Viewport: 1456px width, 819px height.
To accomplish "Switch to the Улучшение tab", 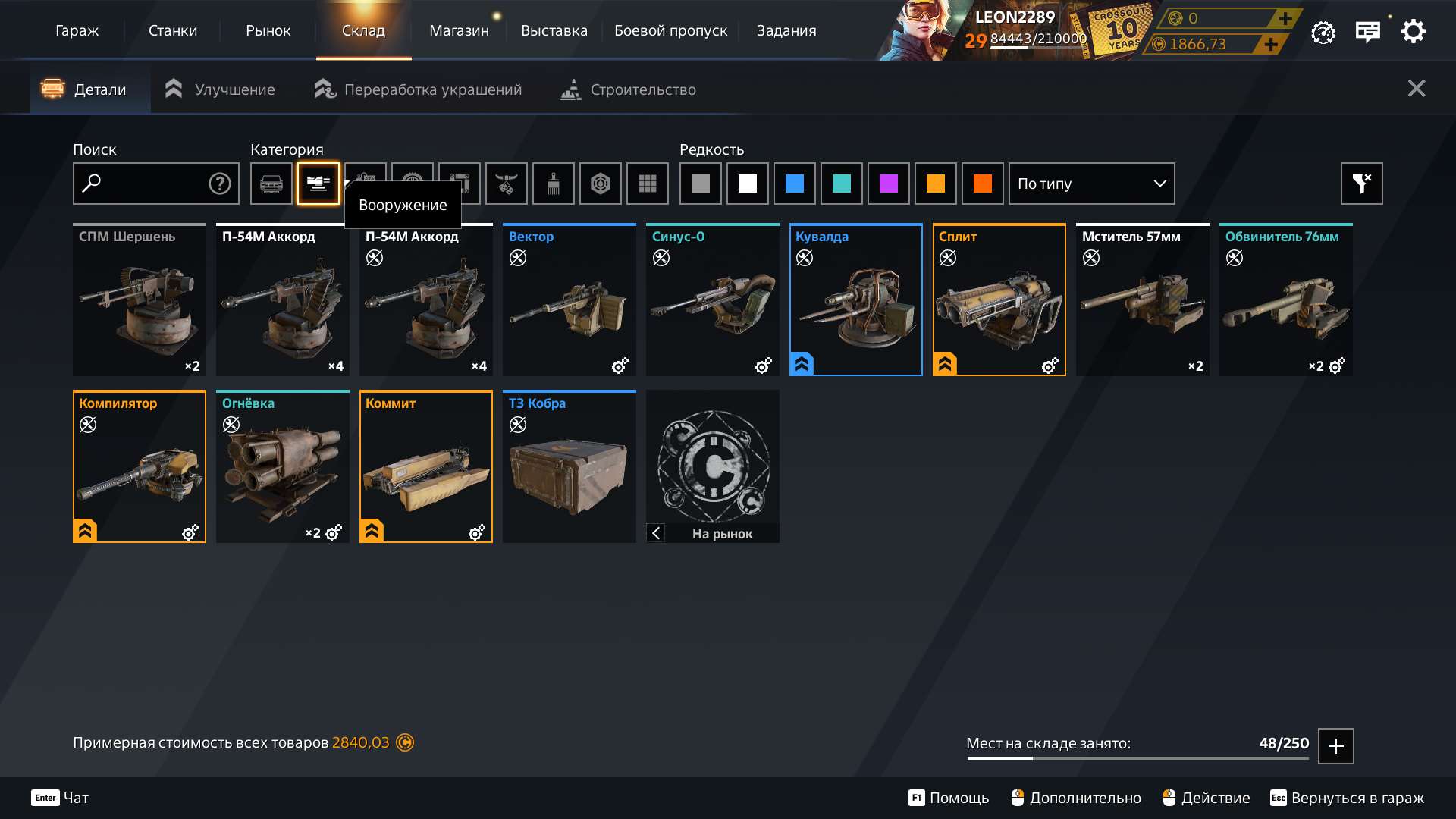I will tap(218, 89).
